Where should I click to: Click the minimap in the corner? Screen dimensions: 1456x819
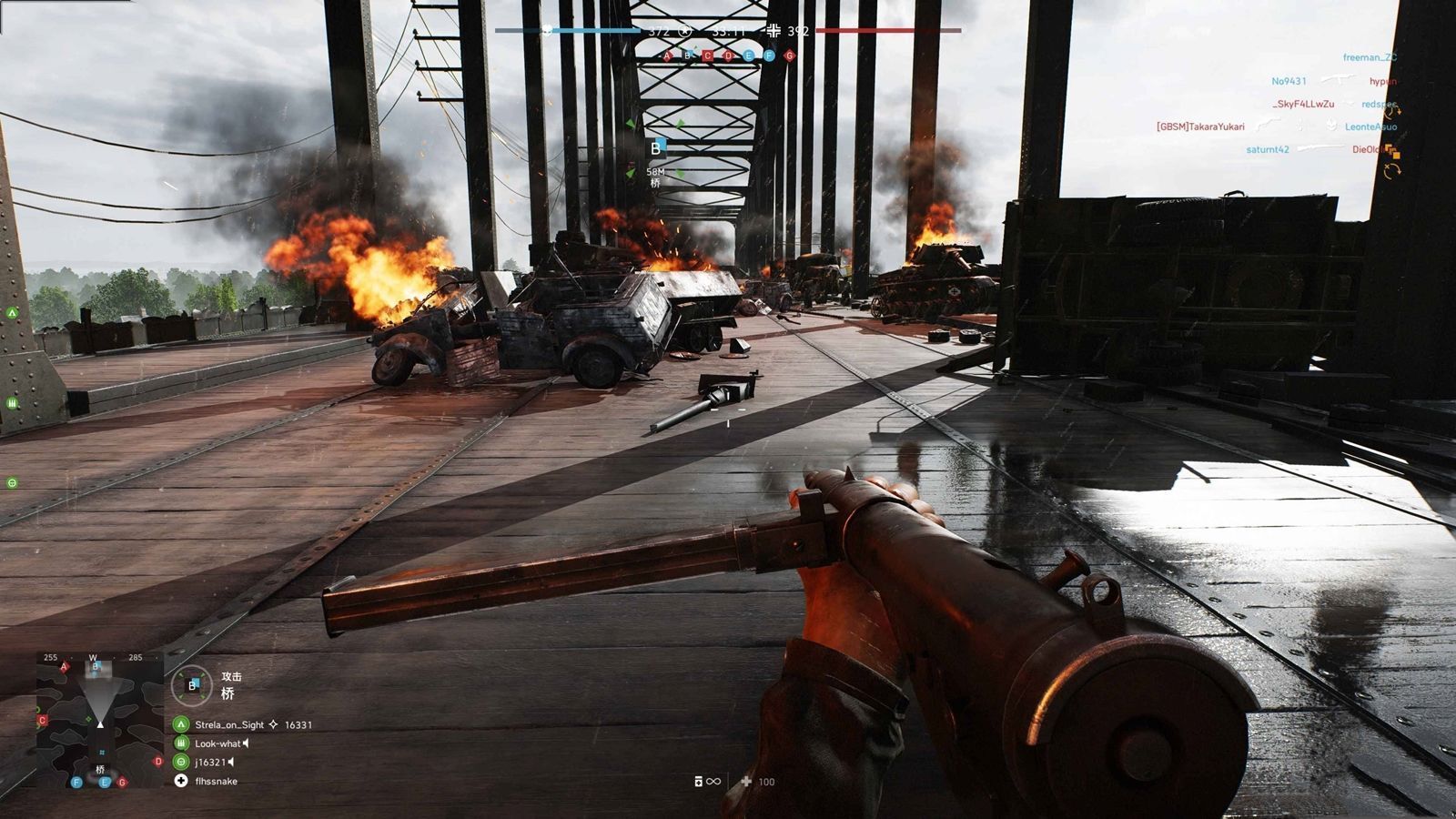(x=100, y=719)
